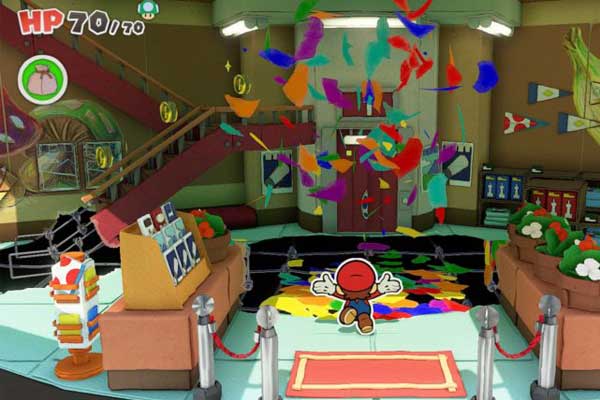Image resolution: width=600 pixels, height=400 pixels.
Task: Click the green mushroom icon beside HP
Action: 148,10
